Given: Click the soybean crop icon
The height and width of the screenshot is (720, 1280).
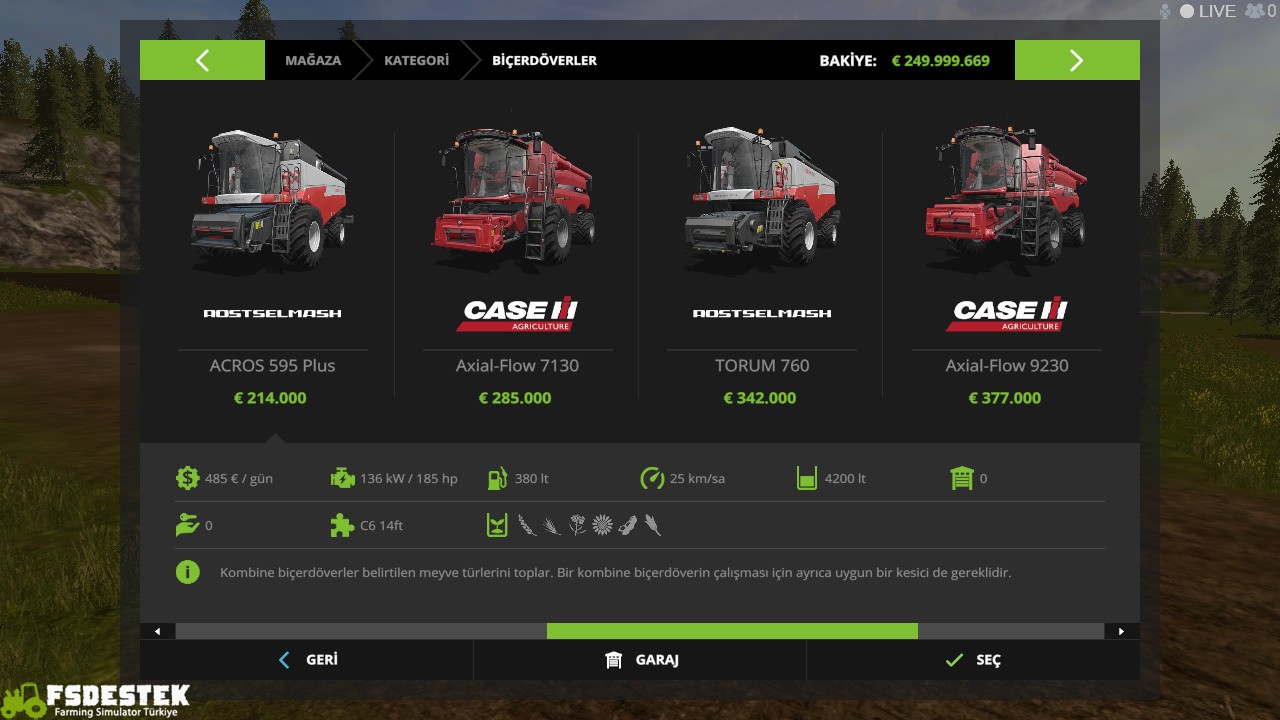Looking at the screenshot, I should coord(627,524).
